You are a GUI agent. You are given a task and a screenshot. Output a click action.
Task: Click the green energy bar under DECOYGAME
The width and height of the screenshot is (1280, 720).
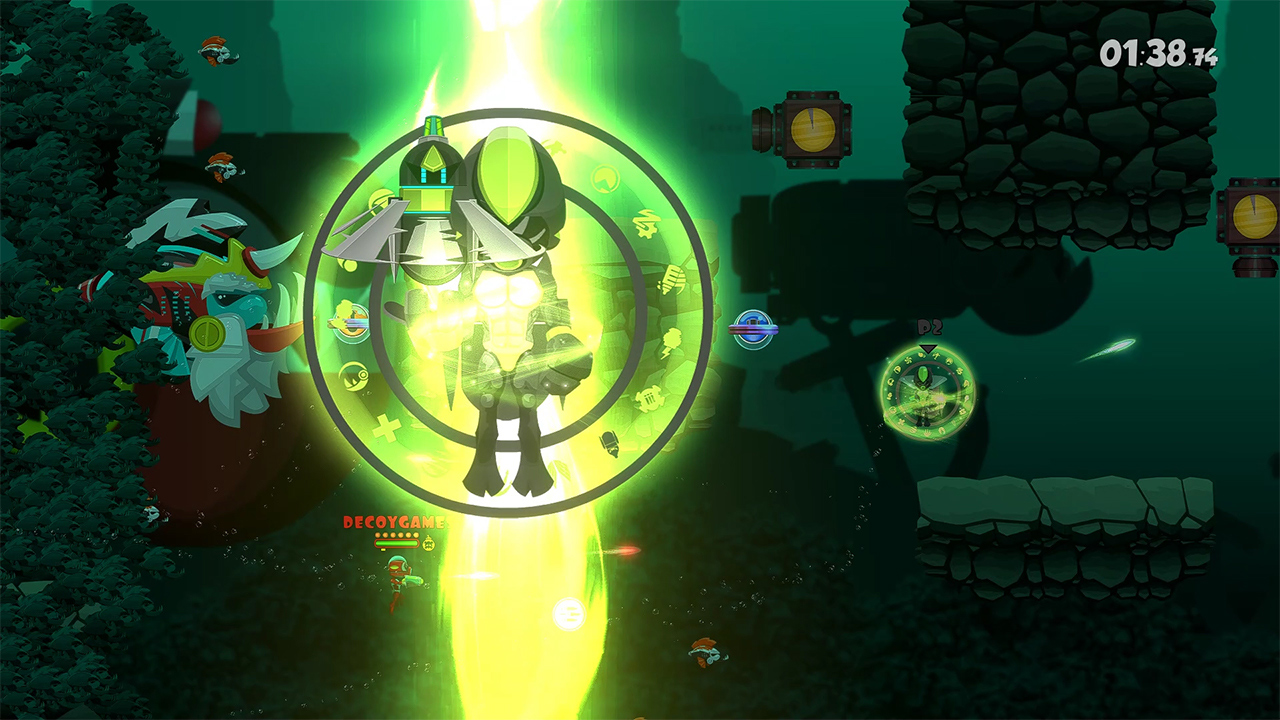point(397,543)
